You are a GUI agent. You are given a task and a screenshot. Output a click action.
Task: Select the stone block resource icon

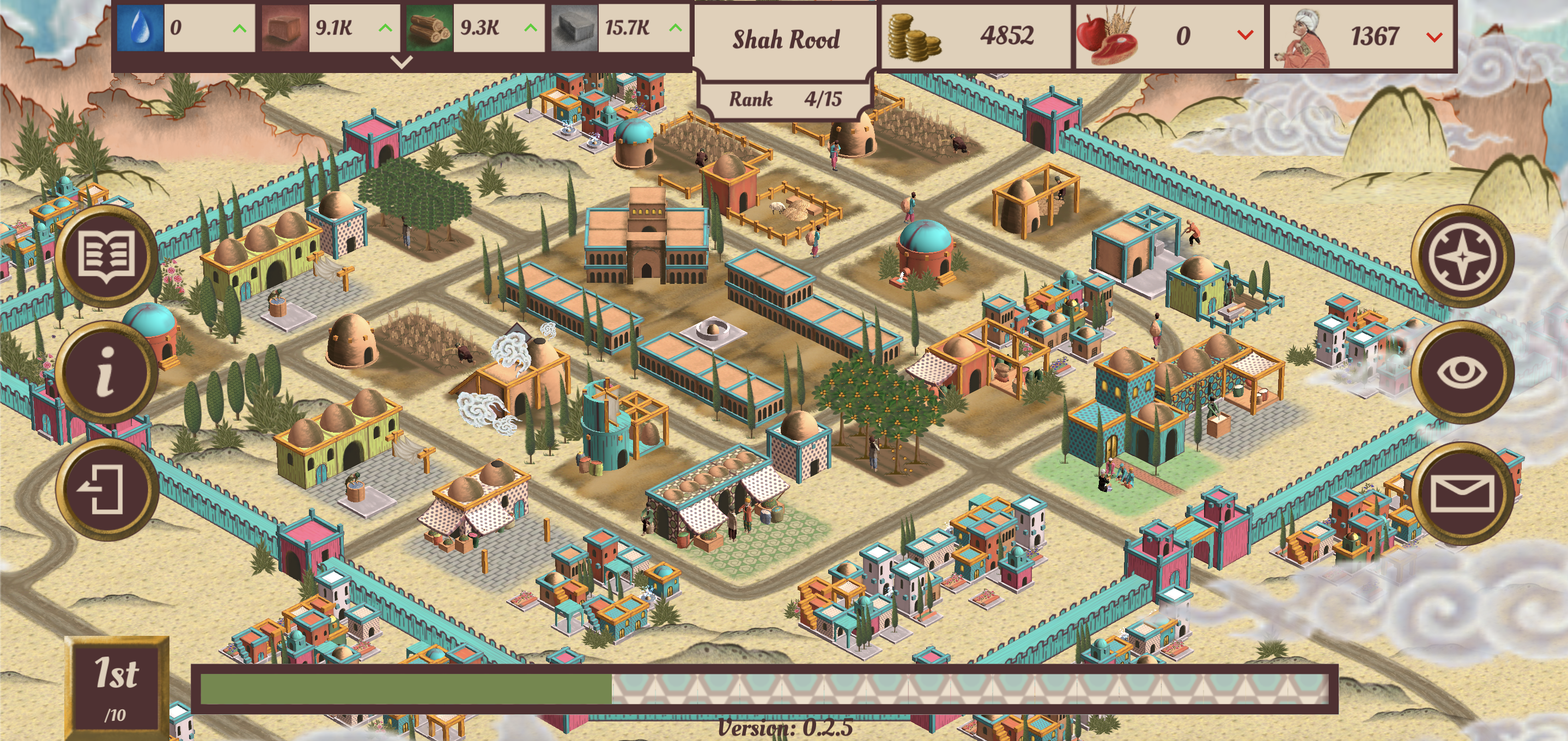click(574, 28)
